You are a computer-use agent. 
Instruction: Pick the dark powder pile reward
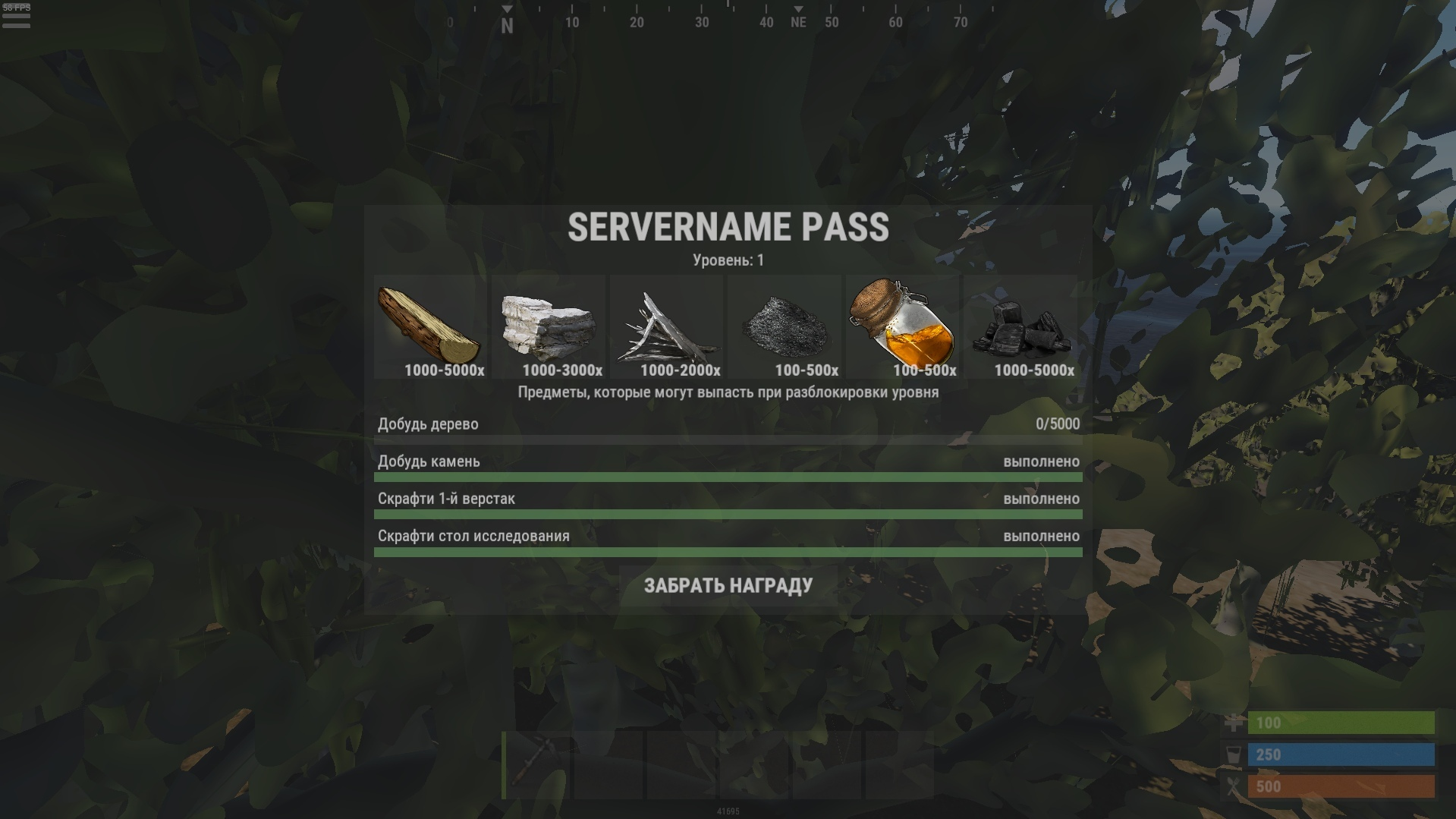784,327
